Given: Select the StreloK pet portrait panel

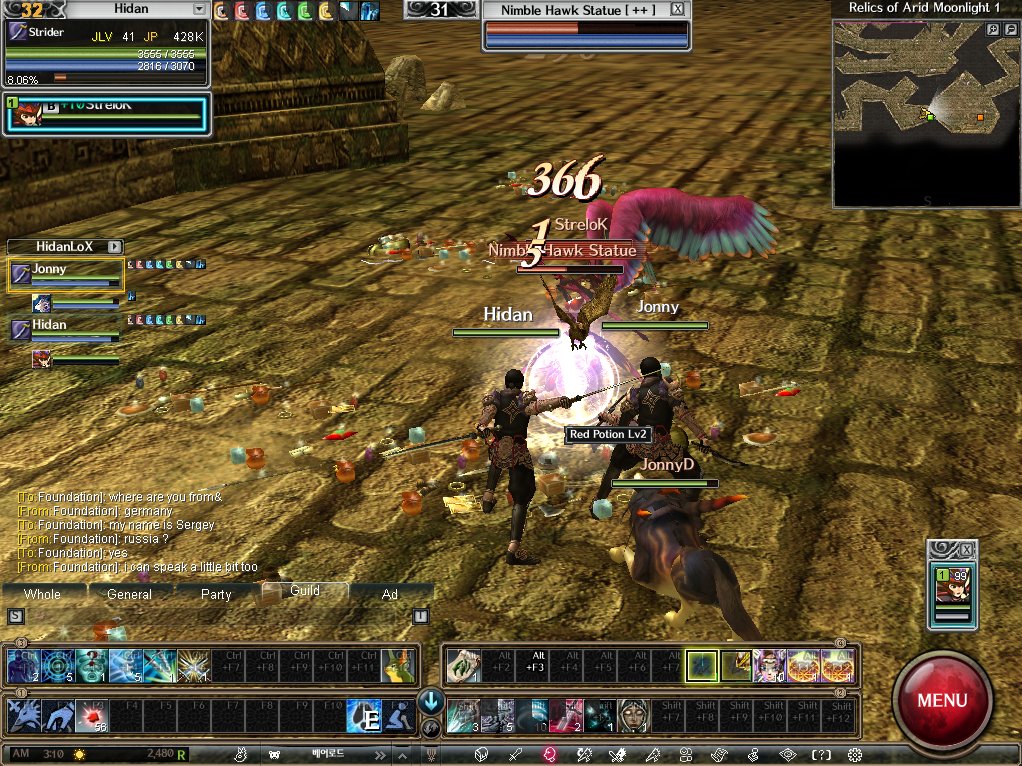Looking at the screenshot, I should pos(106,114).
